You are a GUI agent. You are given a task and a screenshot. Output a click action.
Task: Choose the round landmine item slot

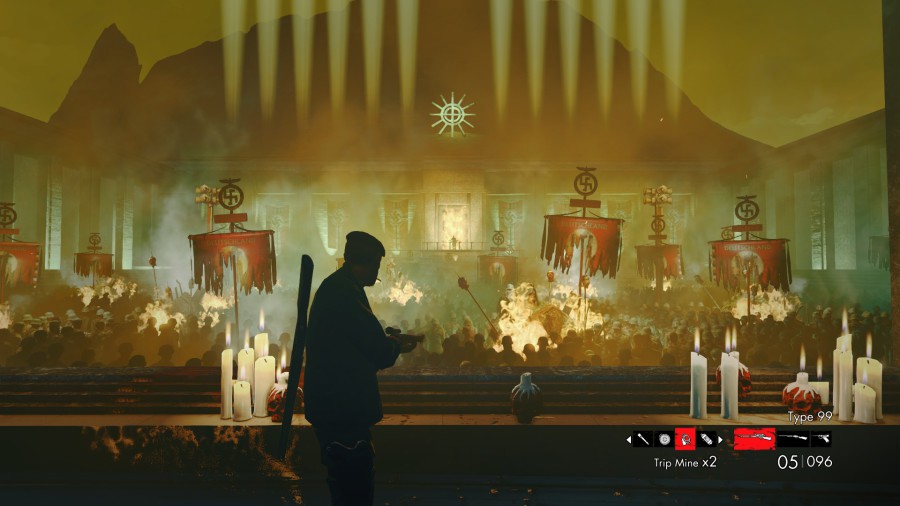(x=664, y=438)
